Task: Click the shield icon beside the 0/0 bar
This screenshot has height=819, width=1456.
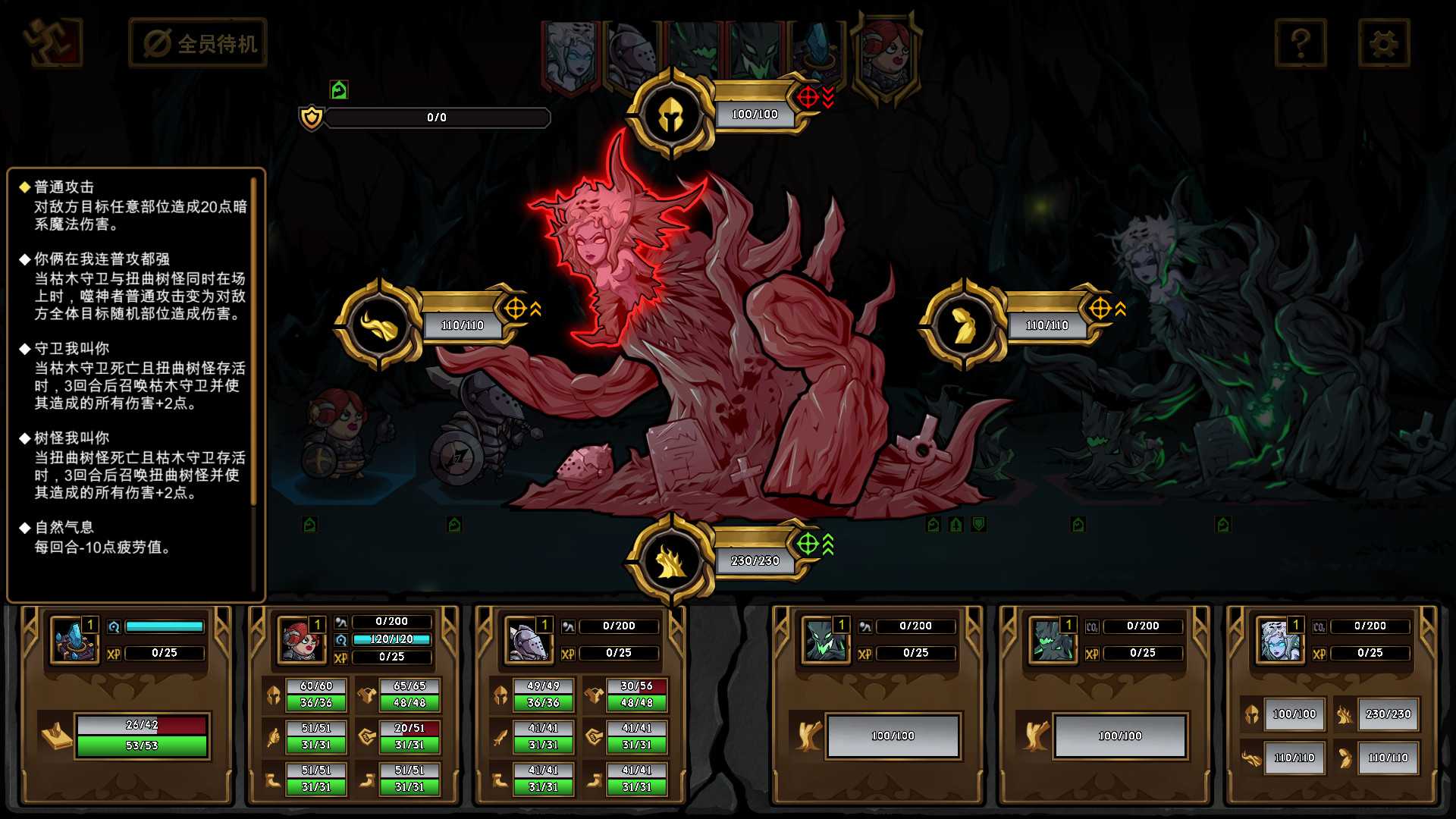Action: [312, 118]
